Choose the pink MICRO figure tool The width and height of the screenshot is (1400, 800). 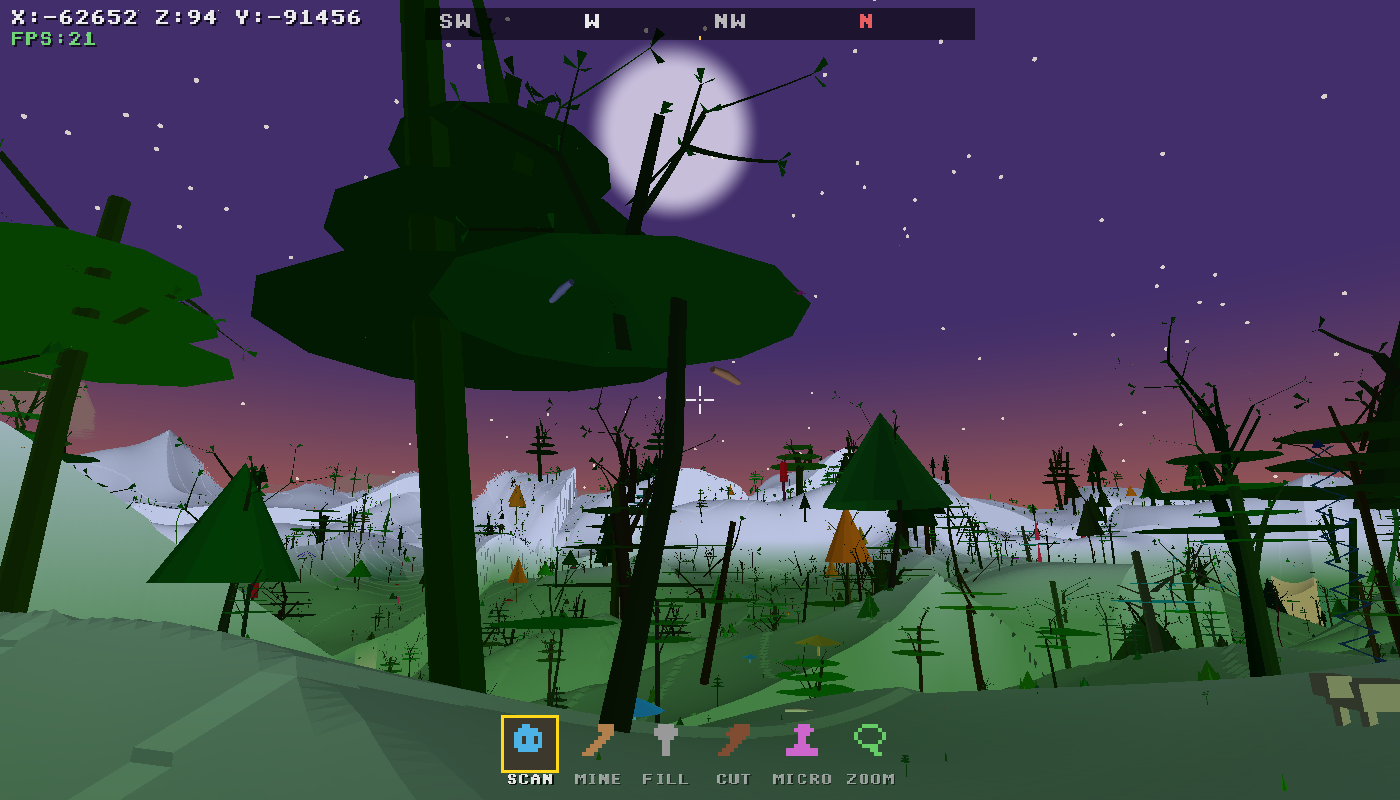click(x=802, y=740)
